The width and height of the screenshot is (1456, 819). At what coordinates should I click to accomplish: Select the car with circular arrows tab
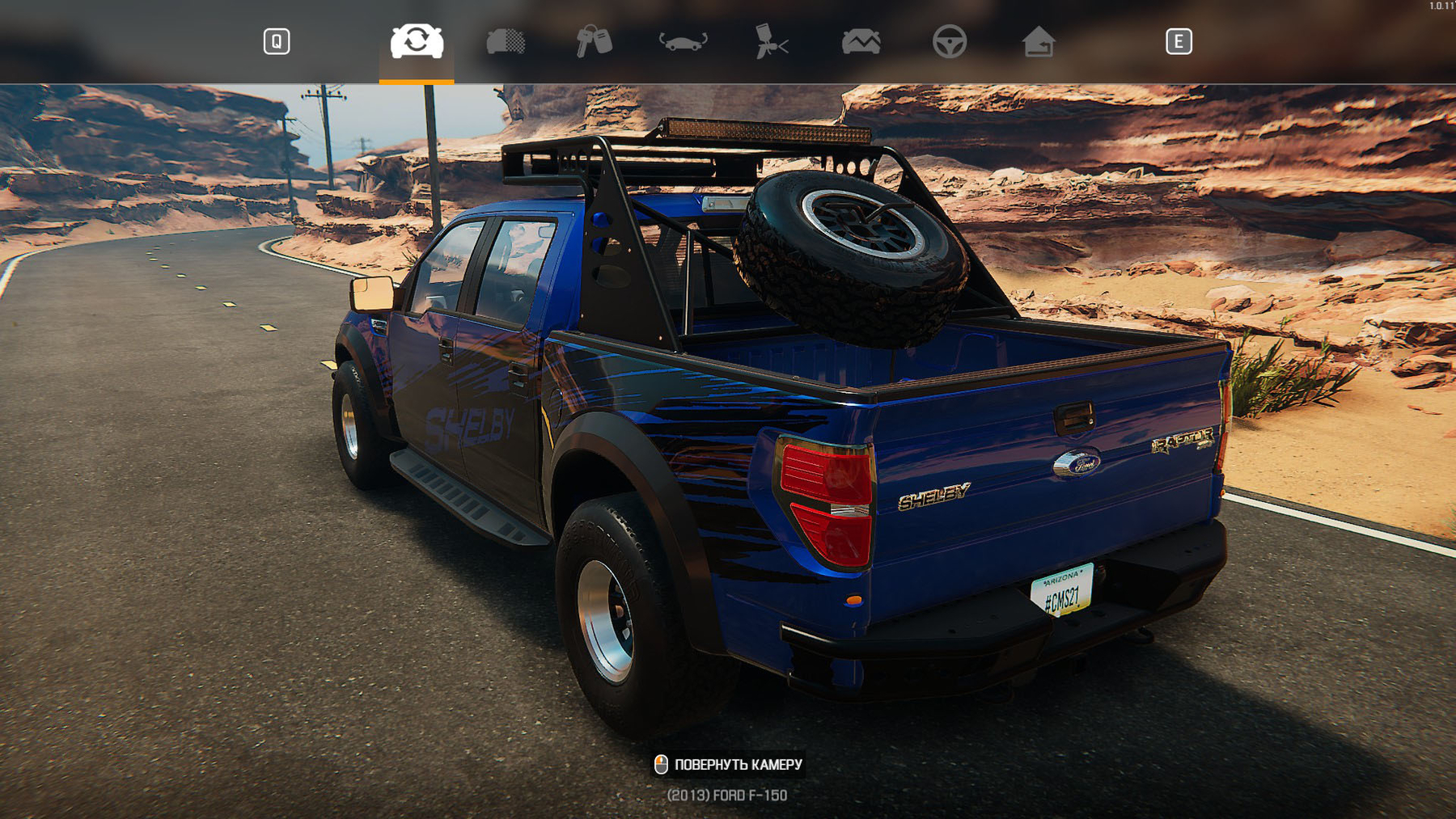coord(417,41)
